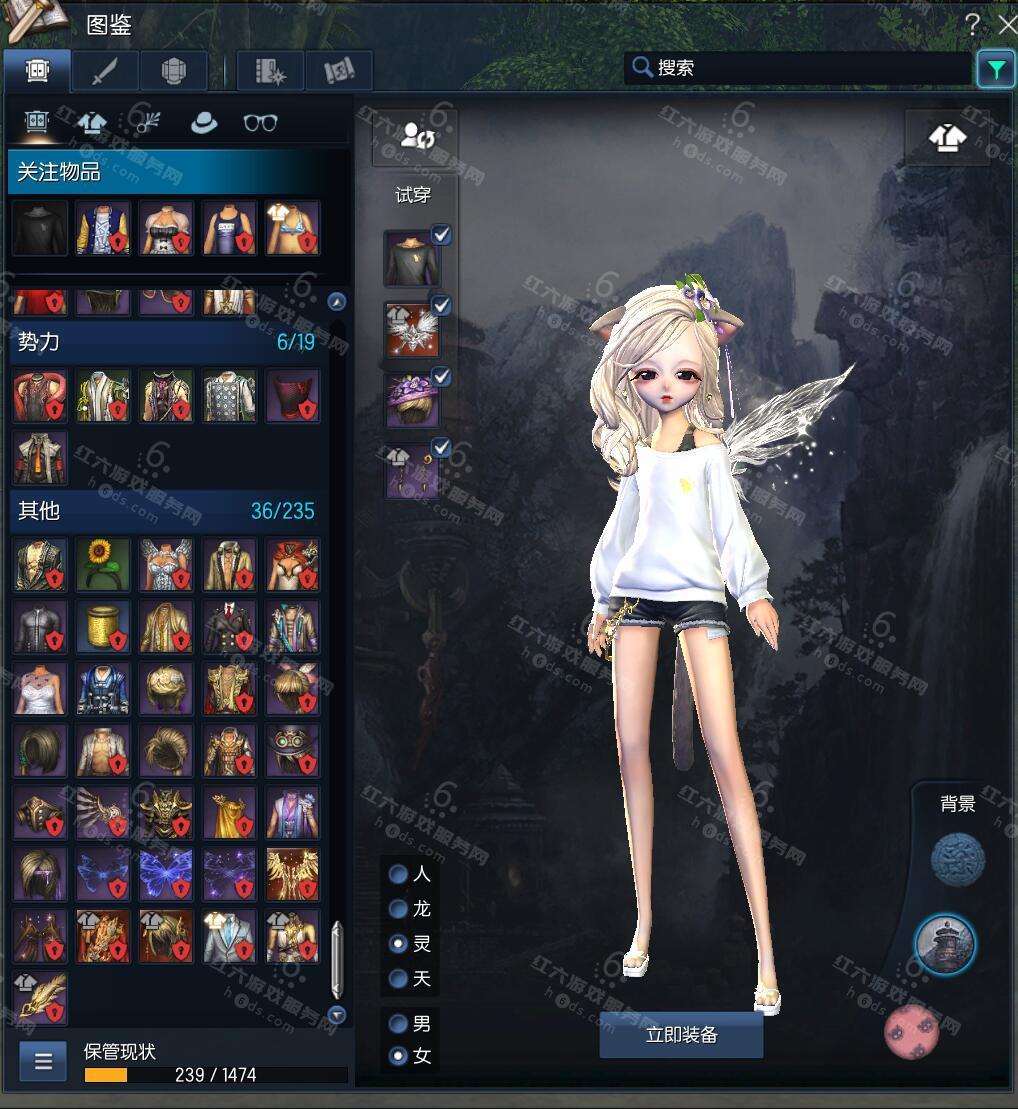Choose the sunflower item slot

pyautogui.click(x=103, y=564)
